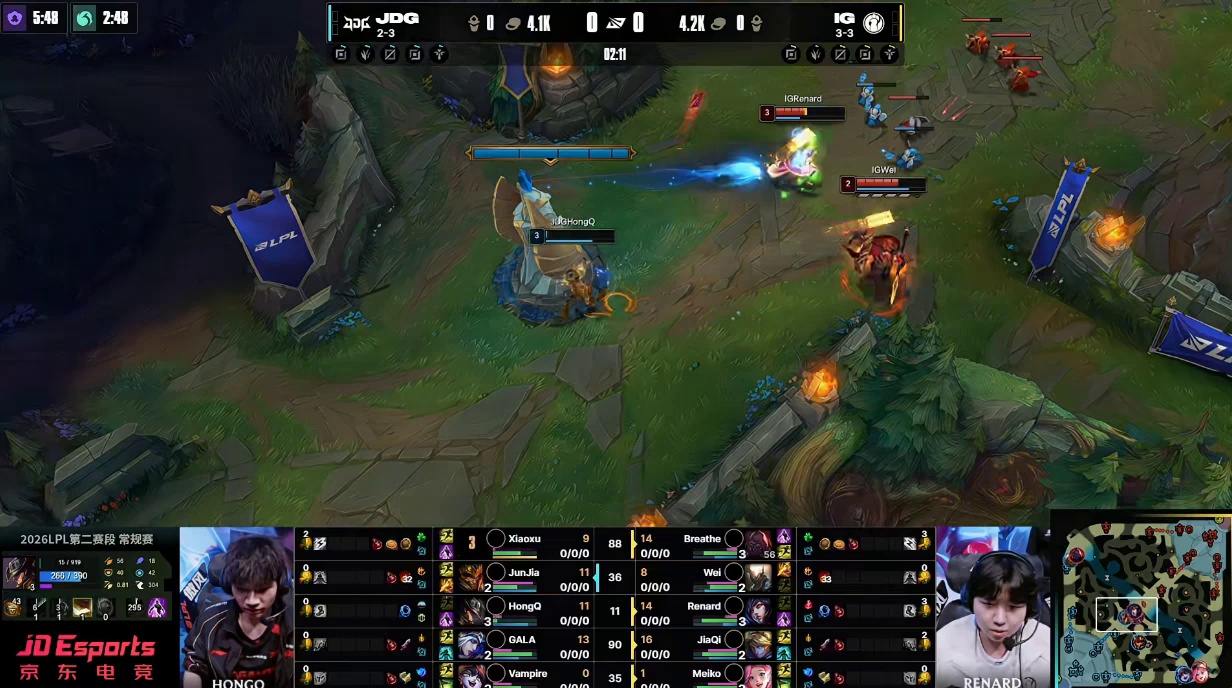Select GALA's champion portrait

click(x=472, y=644)
